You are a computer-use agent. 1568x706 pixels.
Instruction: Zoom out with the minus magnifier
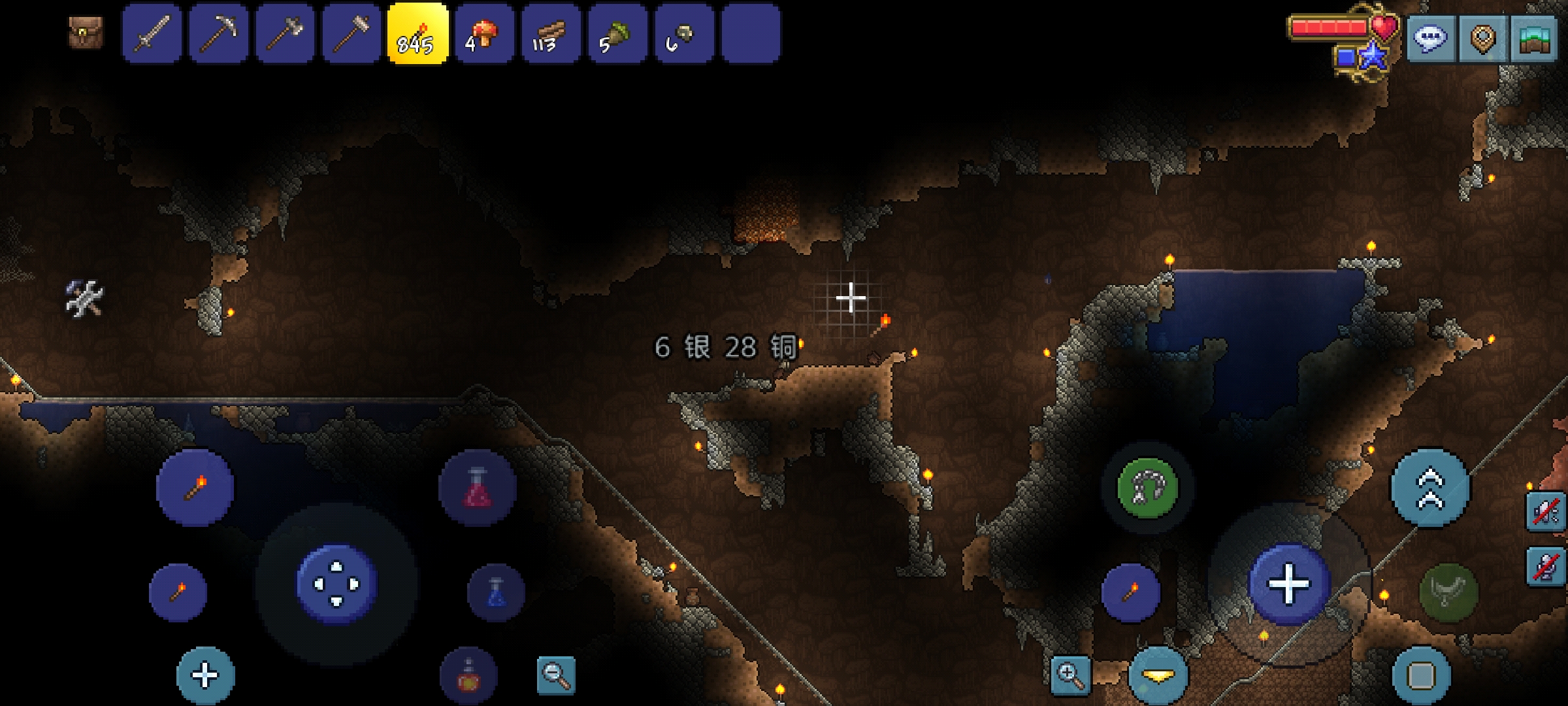coord(556,675)
